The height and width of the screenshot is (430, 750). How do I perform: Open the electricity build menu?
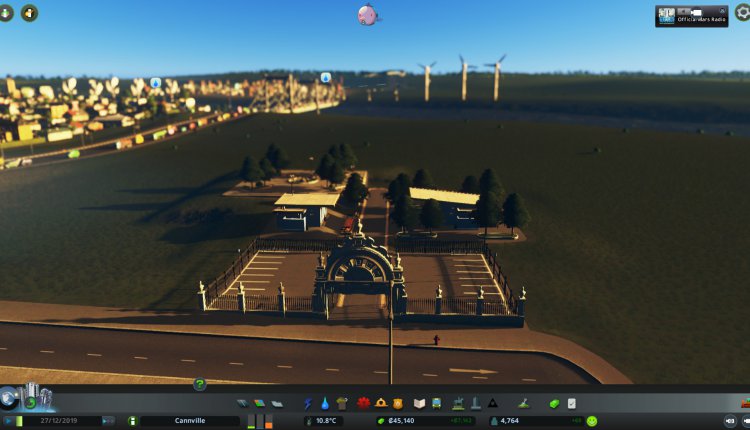tap(309, 403)
